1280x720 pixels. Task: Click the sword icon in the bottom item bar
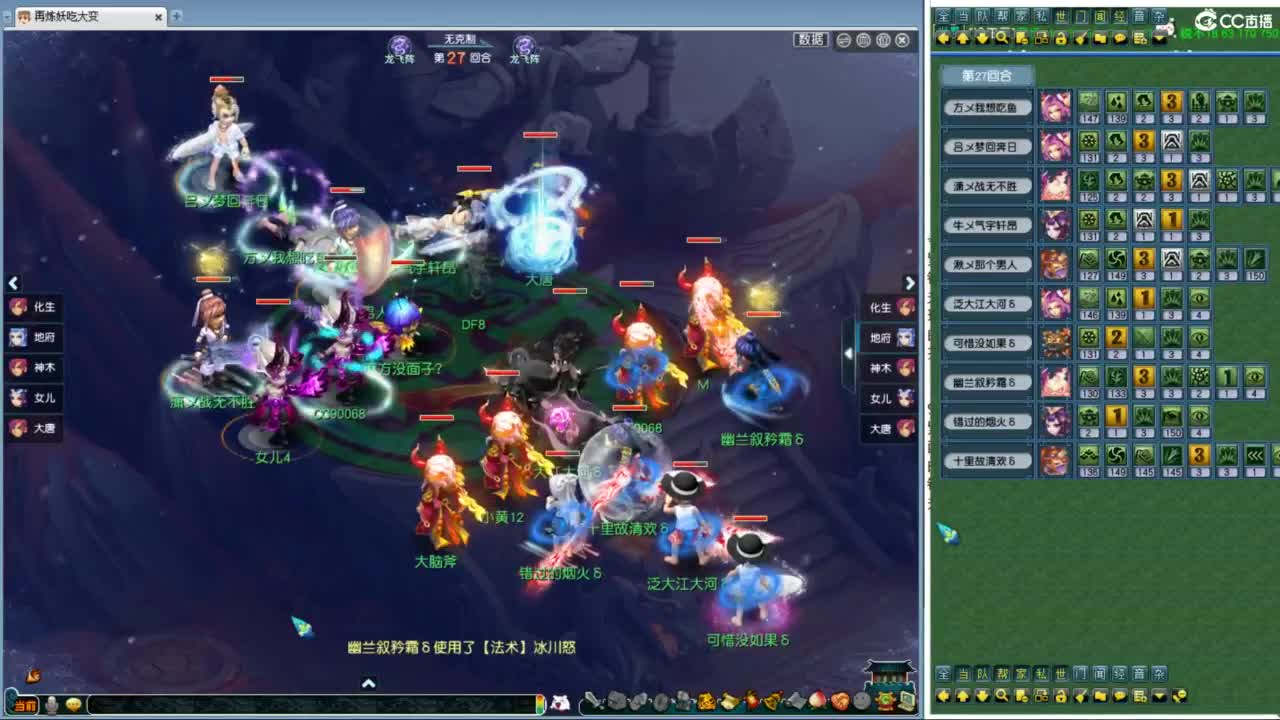[592, 702]
